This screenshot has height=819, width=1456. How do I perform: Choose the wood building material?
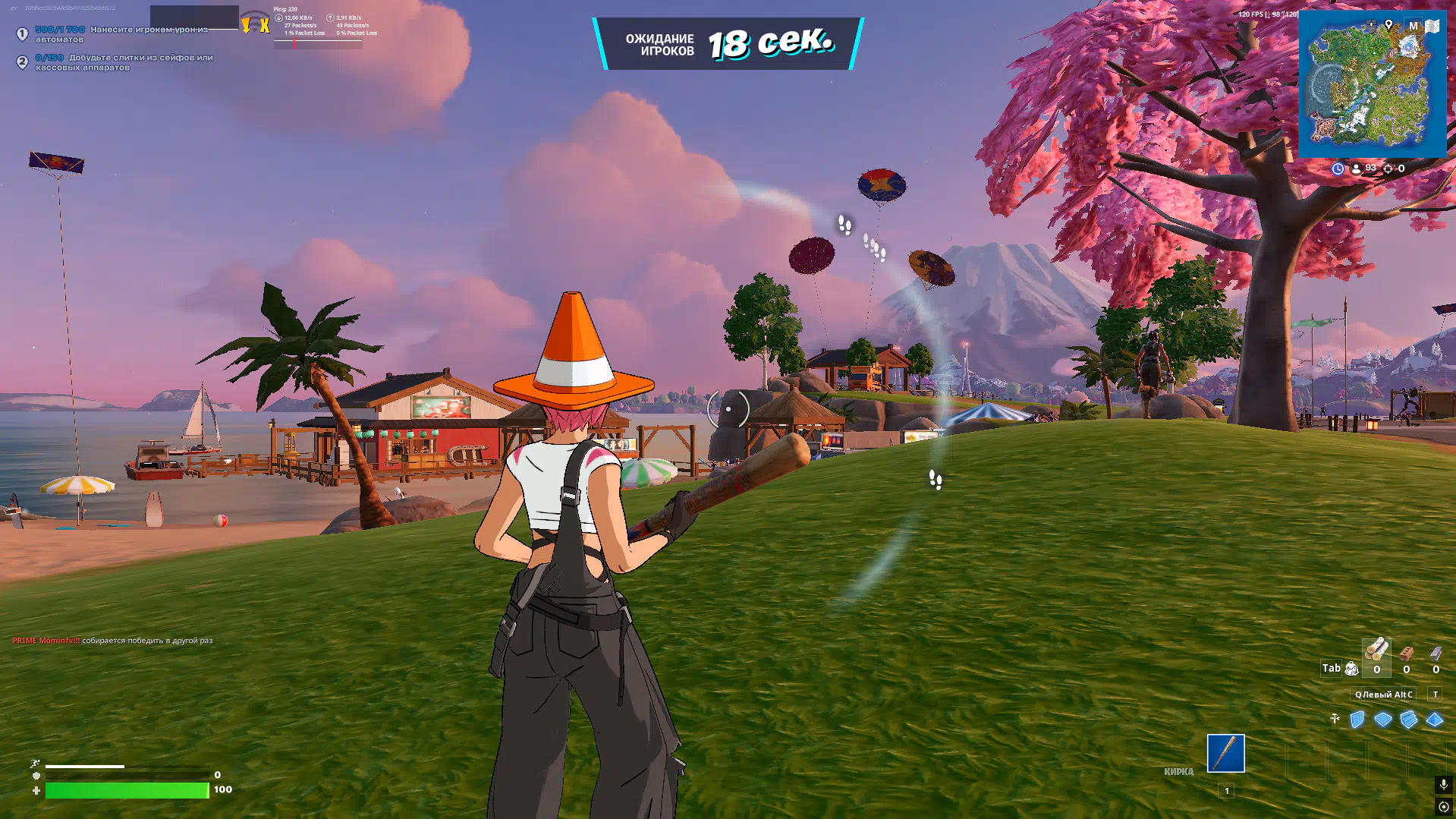(x=1376, y=652)
